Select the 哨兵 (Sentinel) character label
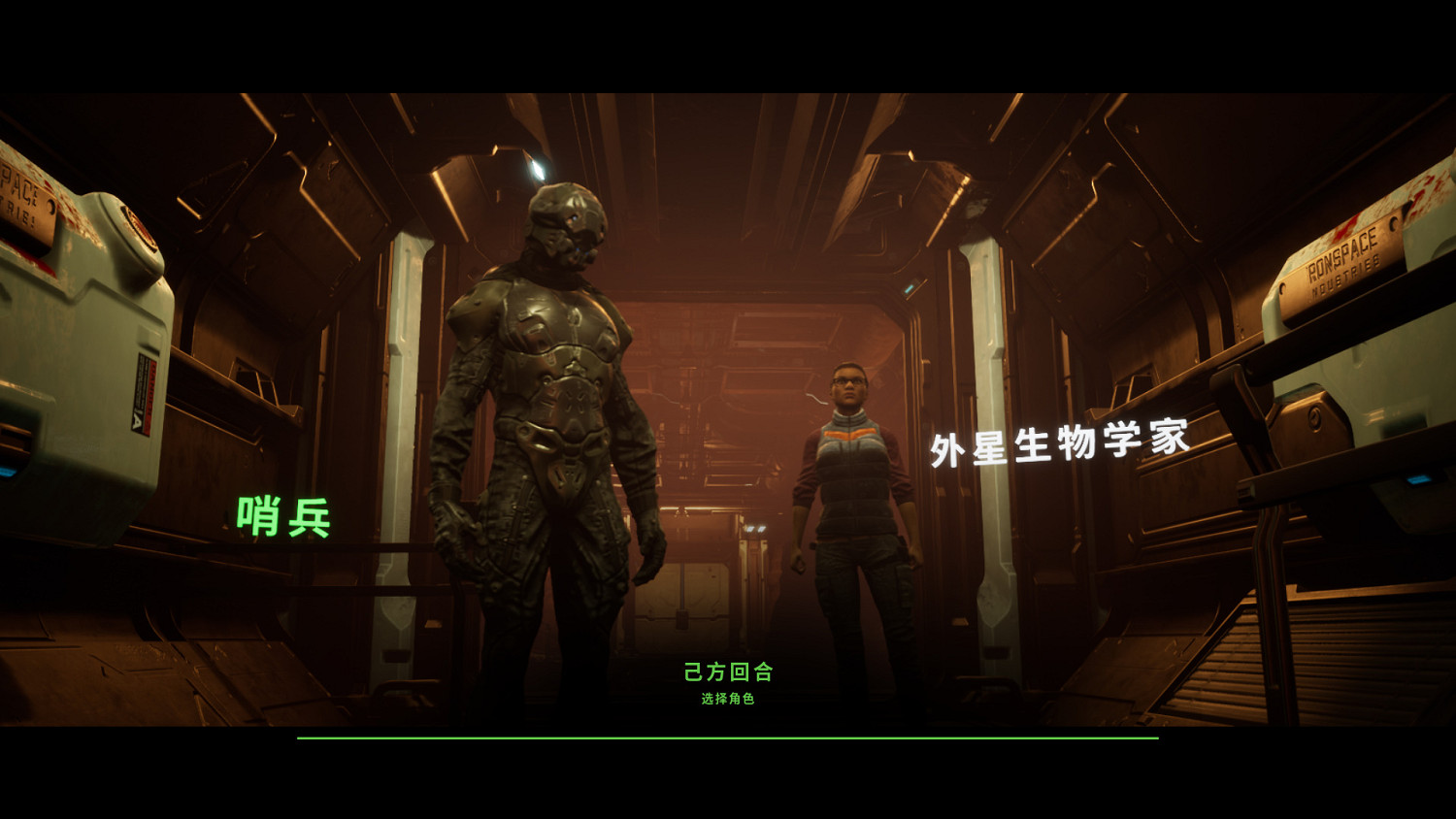1456x819 pixels. 282,516
